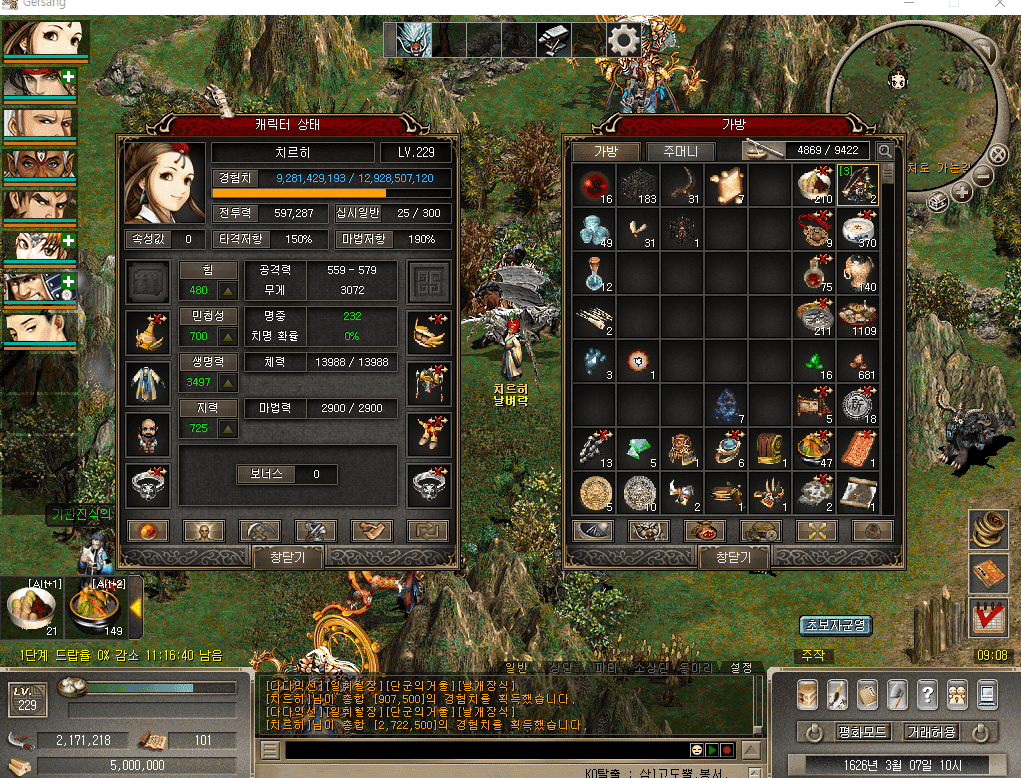This screenshot has width=1021, height=778.
Task: Open the bag search magnifier
Action: click(x=885, y=152)
